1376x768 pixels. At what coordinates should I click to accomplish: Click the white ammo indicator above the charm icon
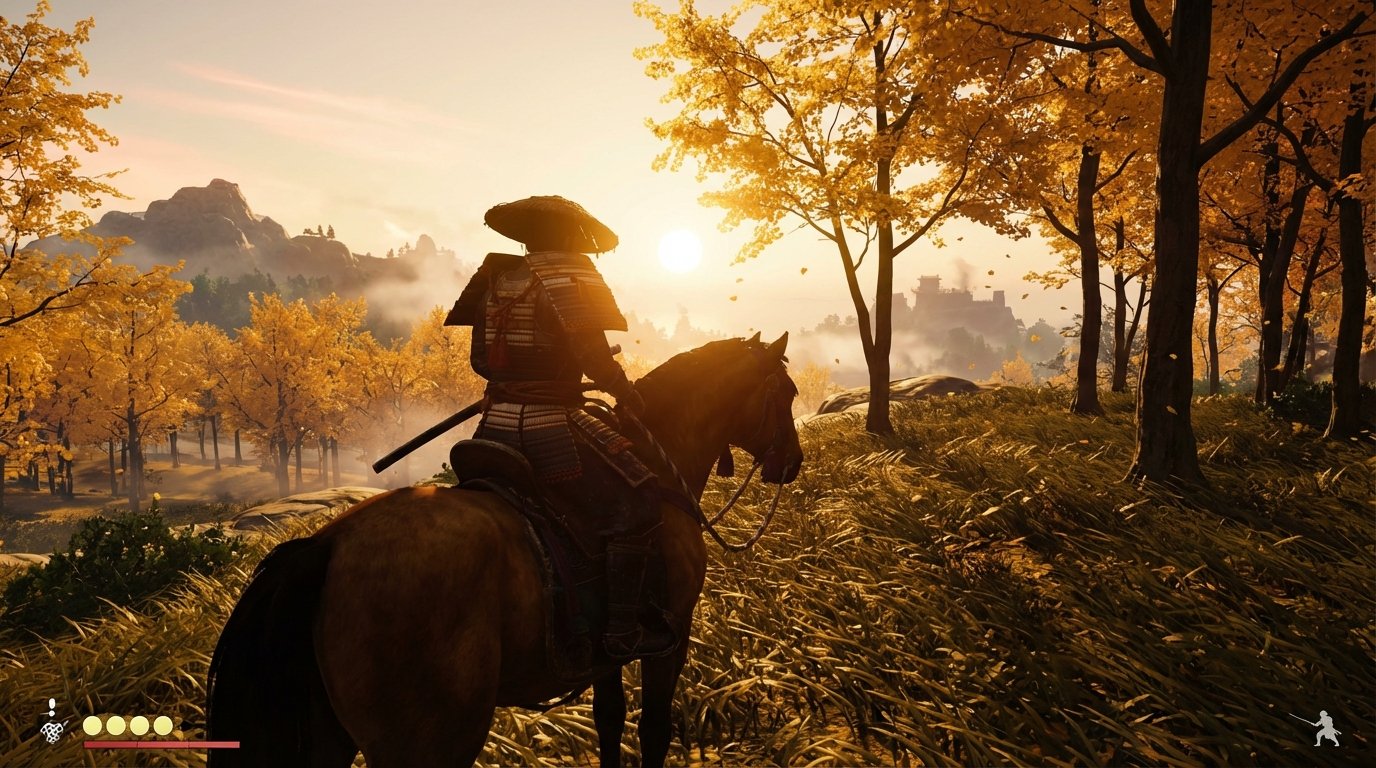coord(51,702)
